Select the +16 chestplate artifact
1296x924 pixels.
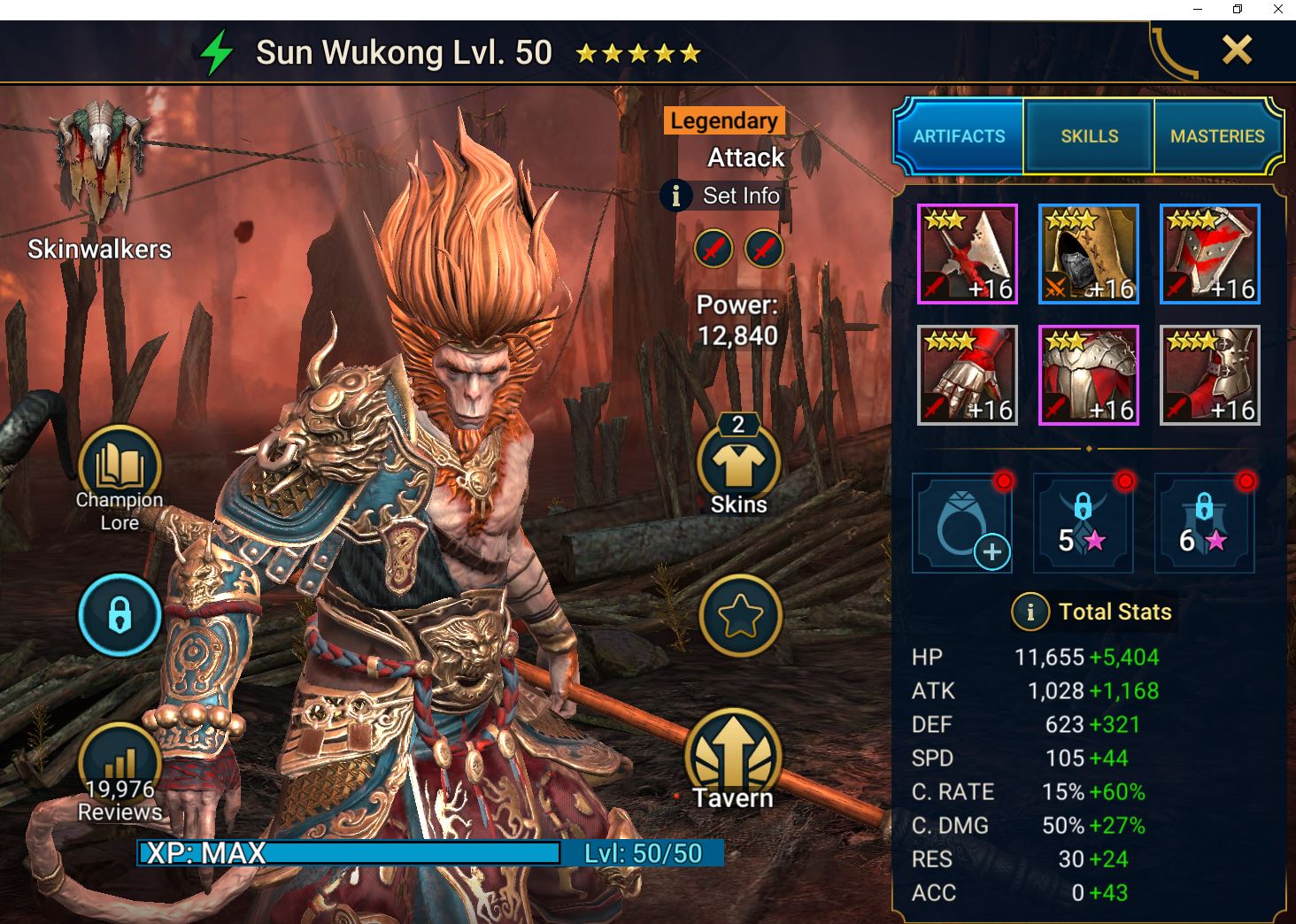pyautogui.click(x=1089, y=373)
